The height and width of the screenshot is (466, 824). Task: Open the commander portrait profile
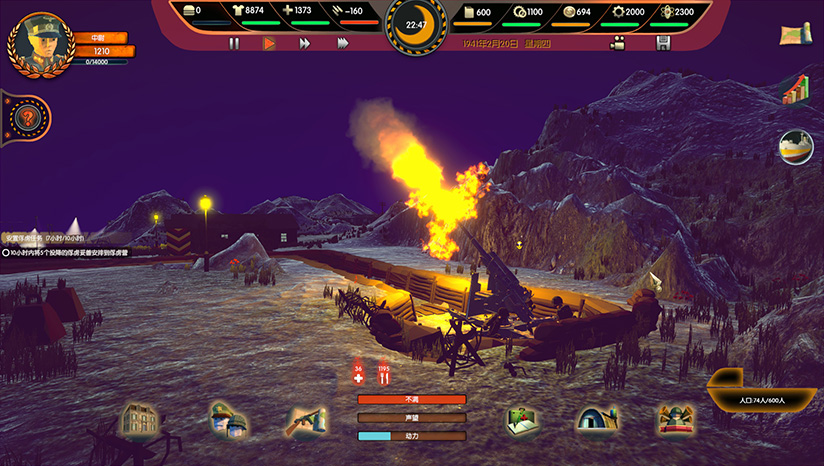point(39,42)
